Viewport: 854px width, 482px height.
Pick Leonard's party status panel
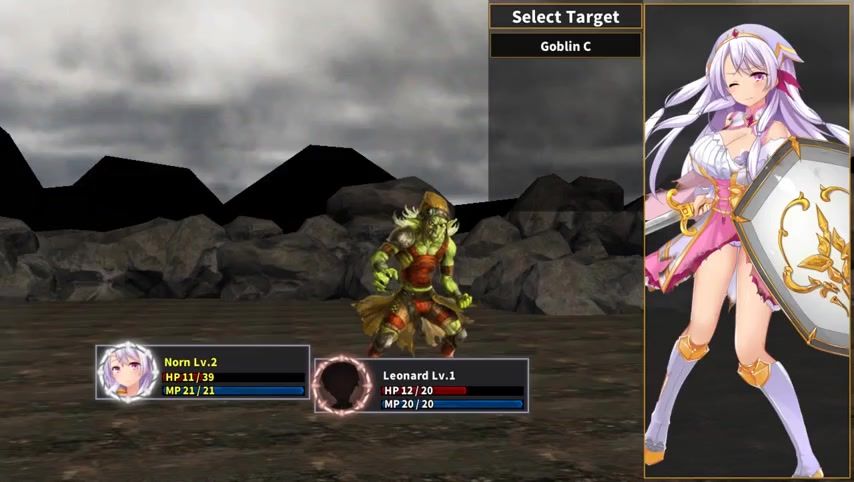click(x=421, y=386)
